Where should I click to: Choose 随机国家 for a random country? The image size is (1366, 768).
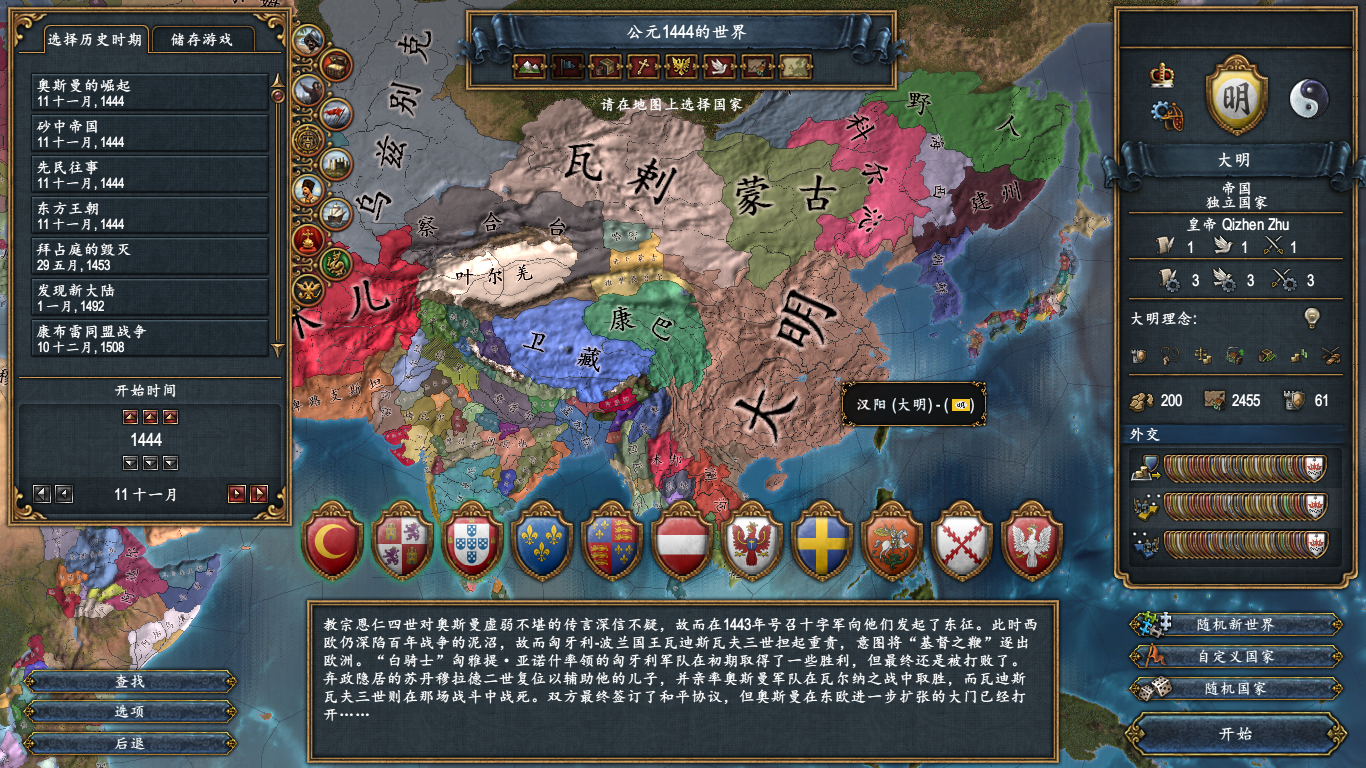click(1236, 689)
